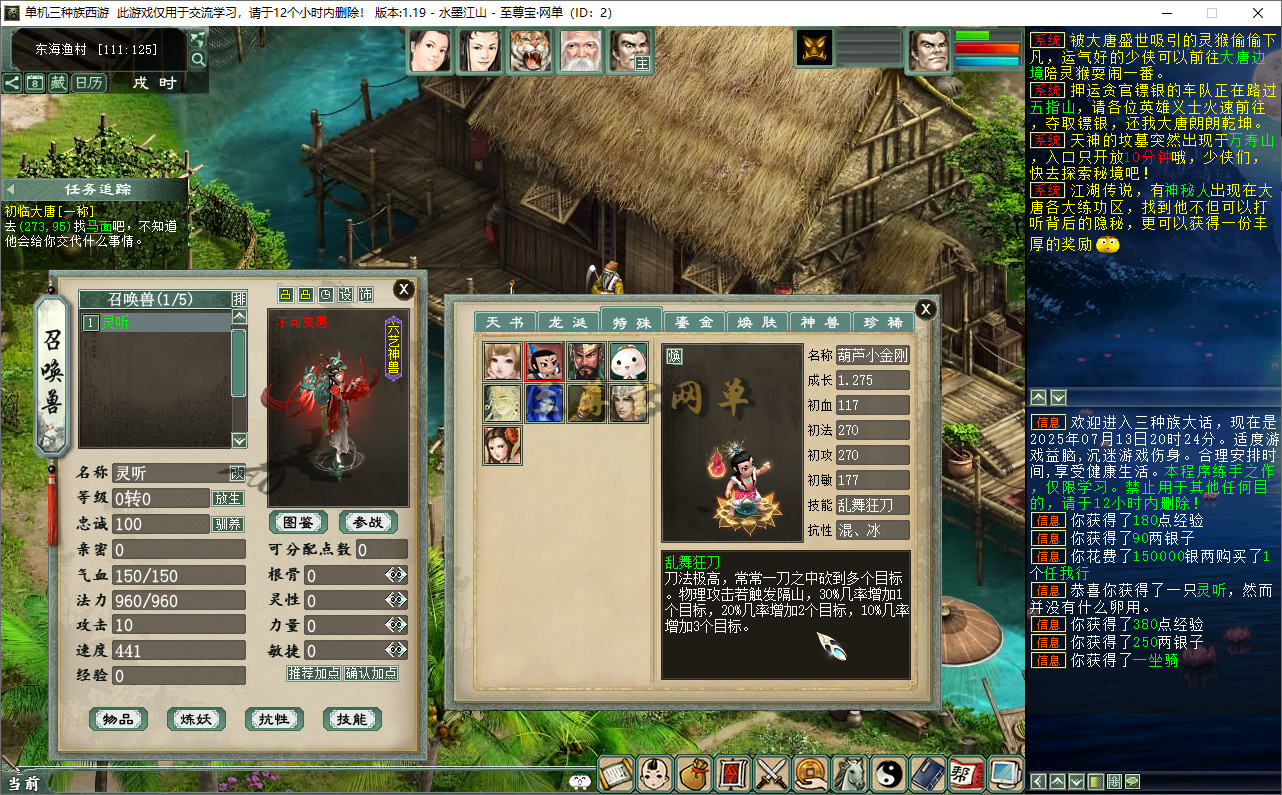Click the 参战 button to send pet to battle
The image size is (1282, 795).
[368, 522]
